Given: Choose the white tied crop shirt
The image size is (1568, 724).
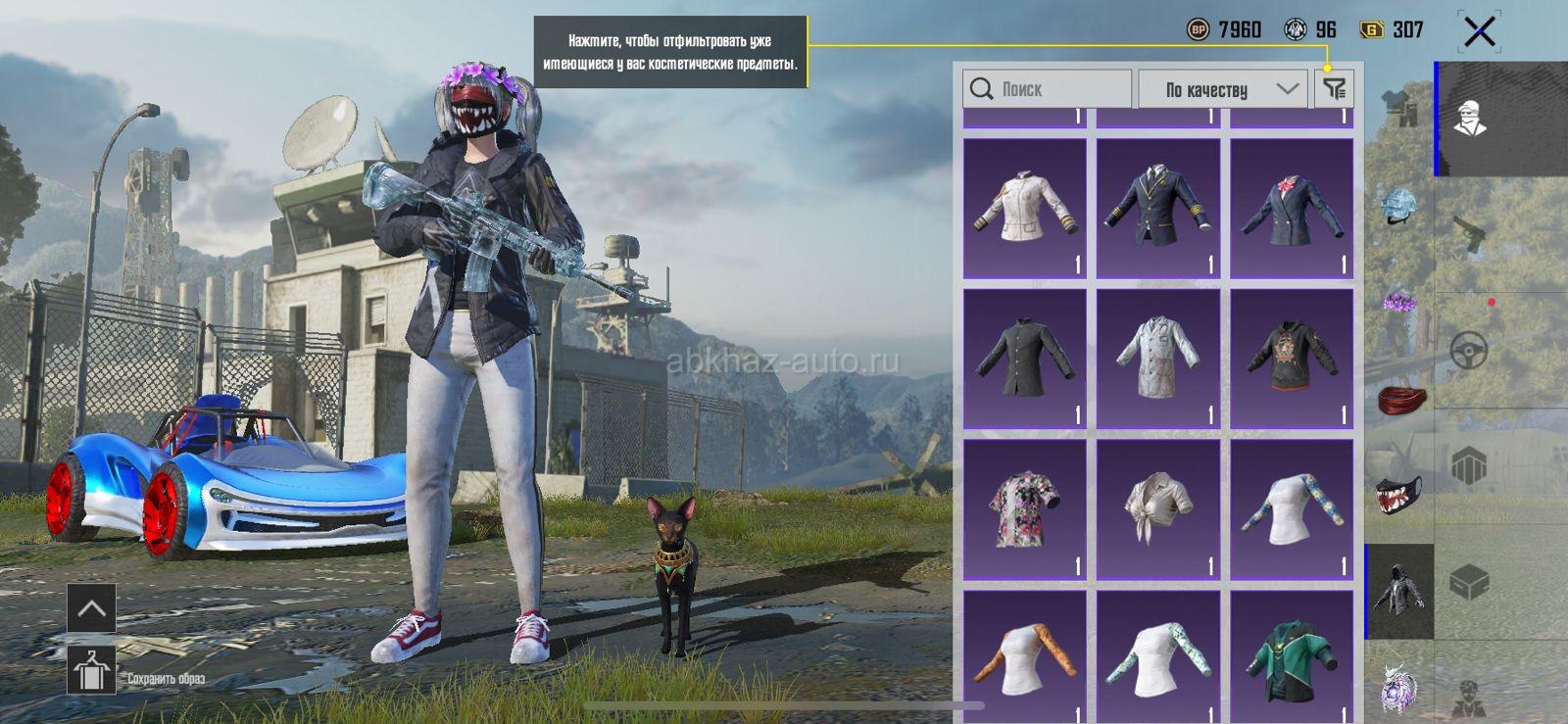Looking at the screenshot, I should coord(1157,508).
